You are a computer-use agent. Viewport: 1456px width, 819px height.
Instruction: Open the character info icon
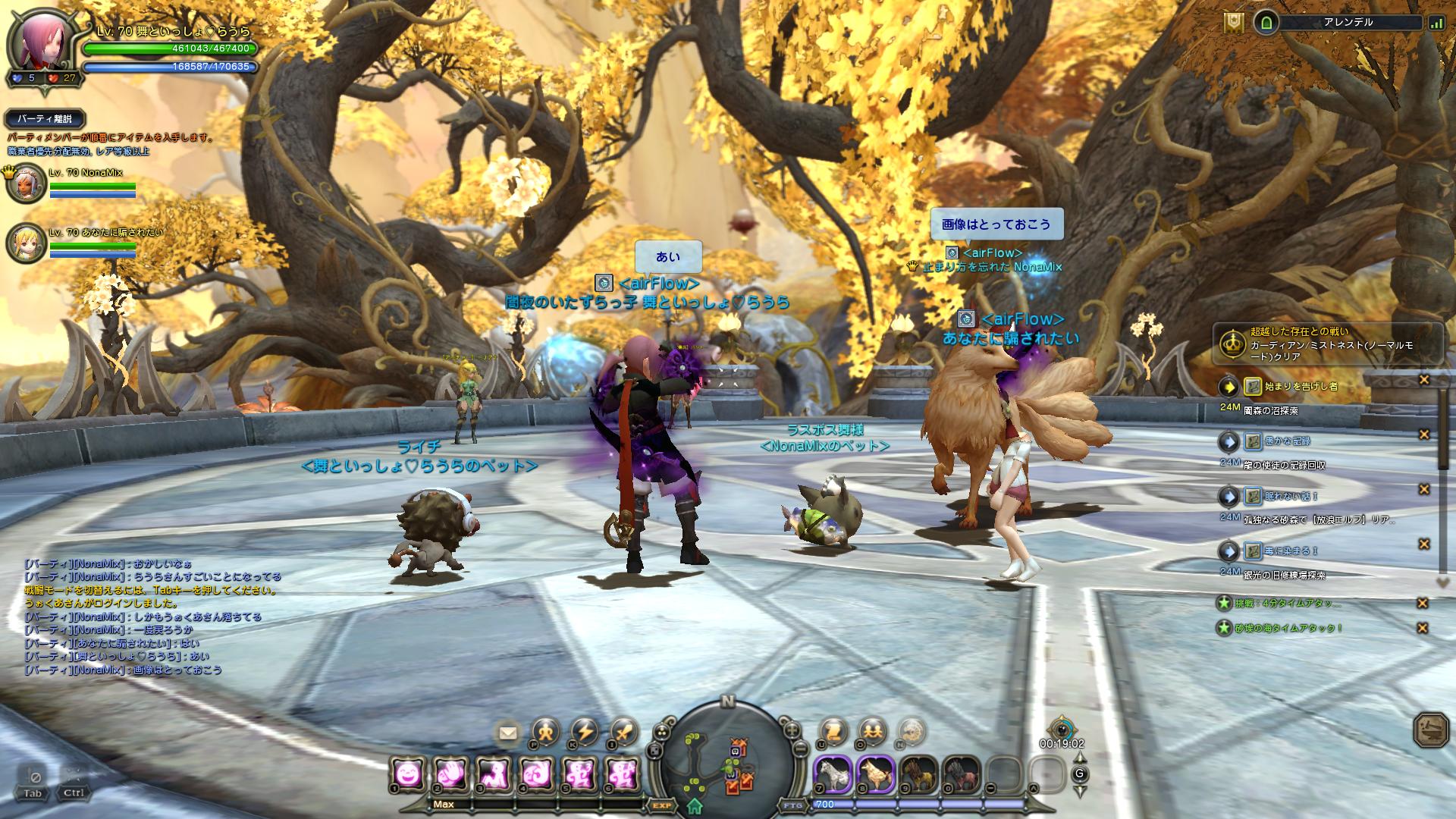point(545,733)
